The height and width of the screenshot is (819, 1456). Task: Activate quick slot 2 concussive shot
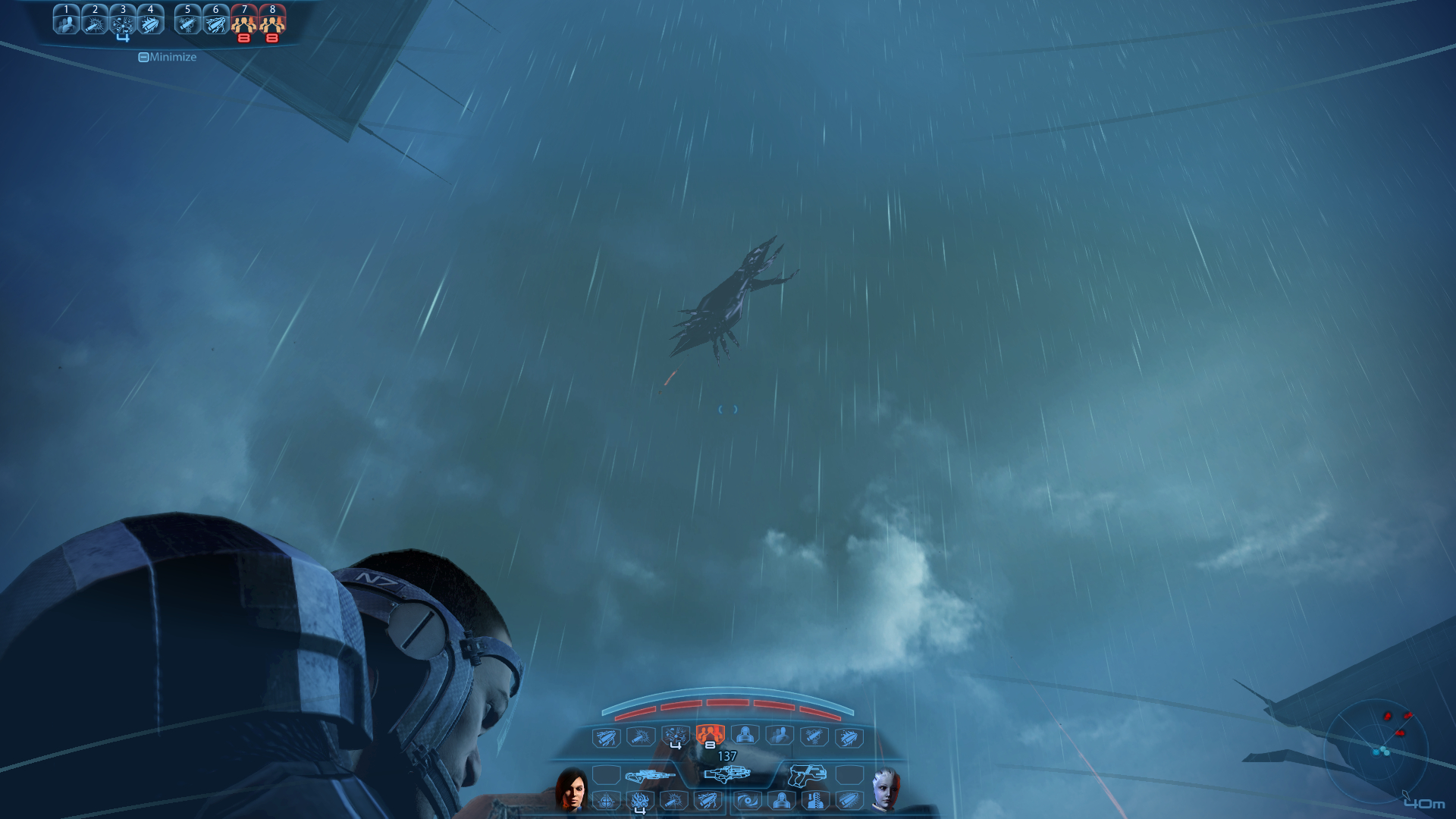point(95,20)
